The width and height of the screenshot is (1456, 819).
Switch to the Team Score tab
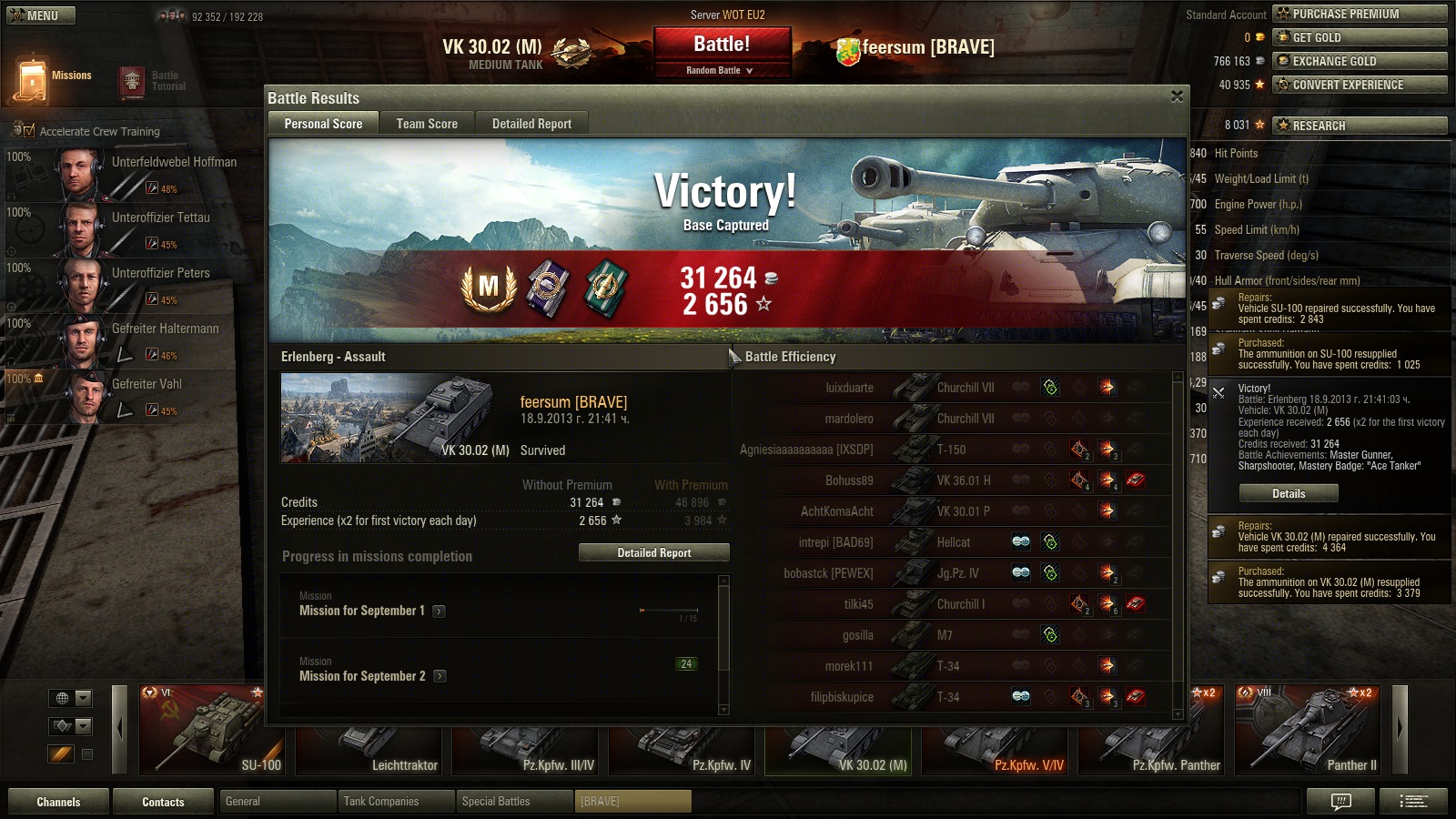click(x=427, y=124)
